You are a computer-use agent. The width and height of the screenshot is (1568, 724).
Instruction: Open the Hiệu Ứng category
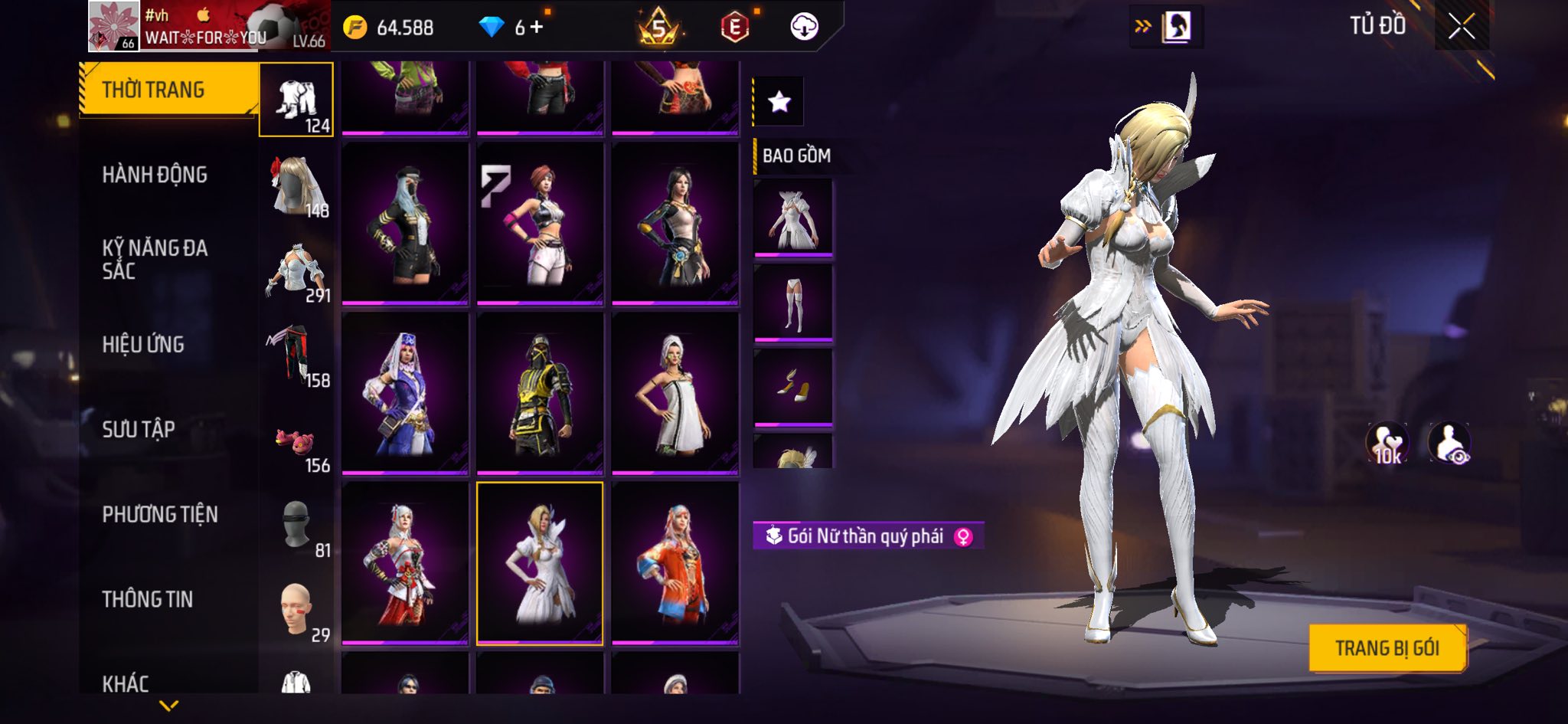[x=144, y=345]
